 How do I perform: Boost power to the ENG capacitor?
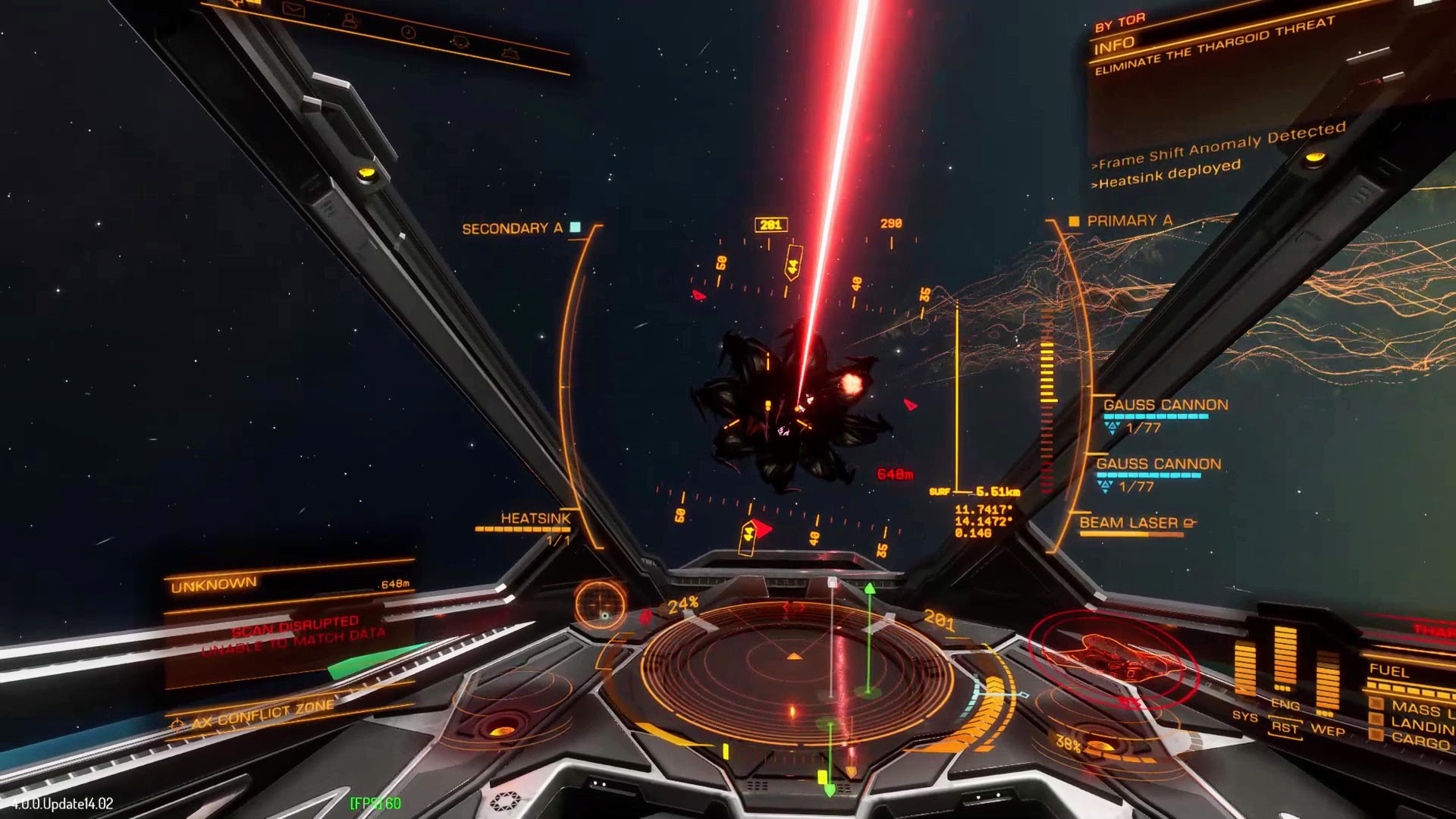(x=1285, y=704)
